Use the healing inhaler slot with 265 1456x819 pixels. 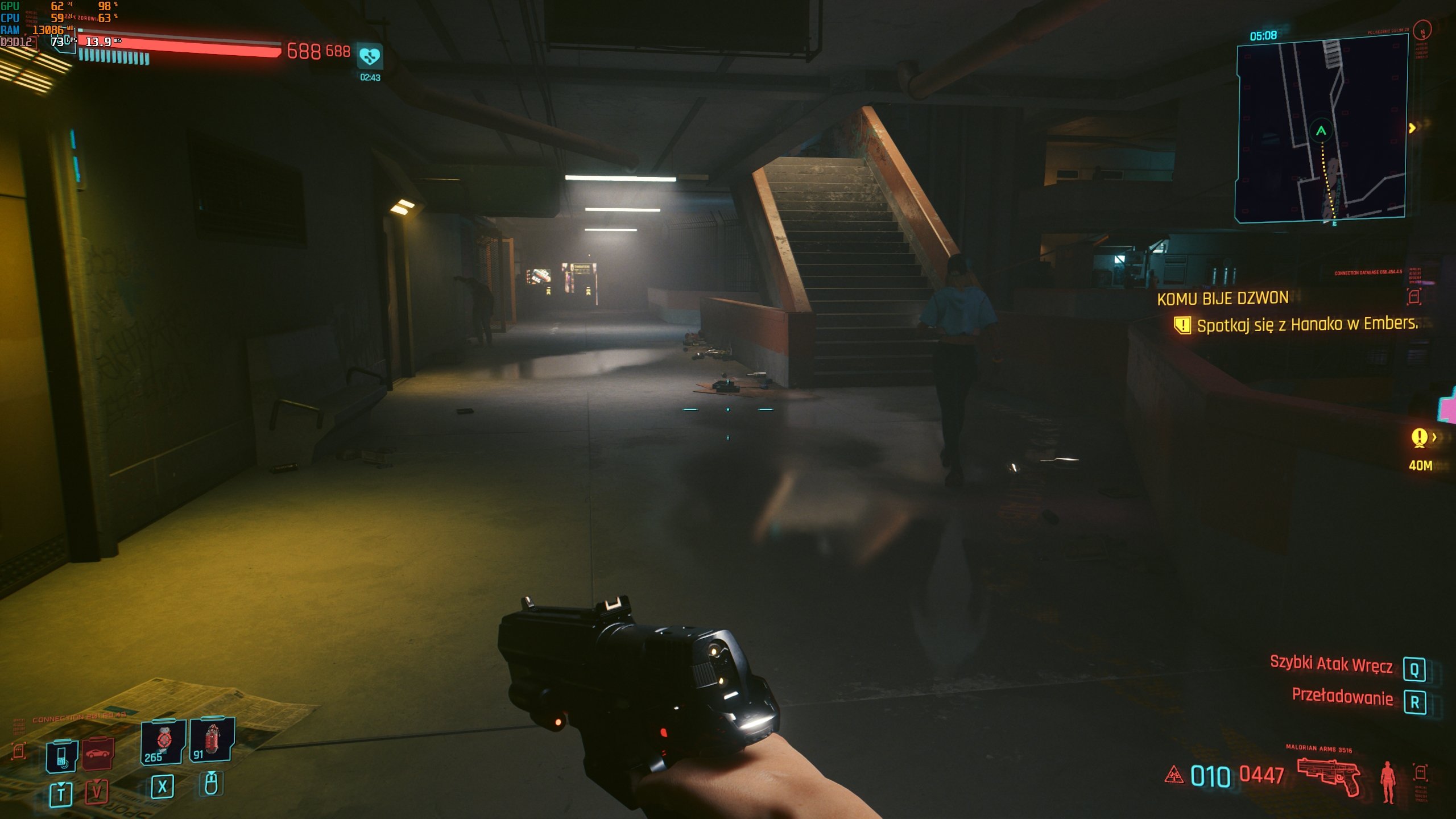click(163, 742)
